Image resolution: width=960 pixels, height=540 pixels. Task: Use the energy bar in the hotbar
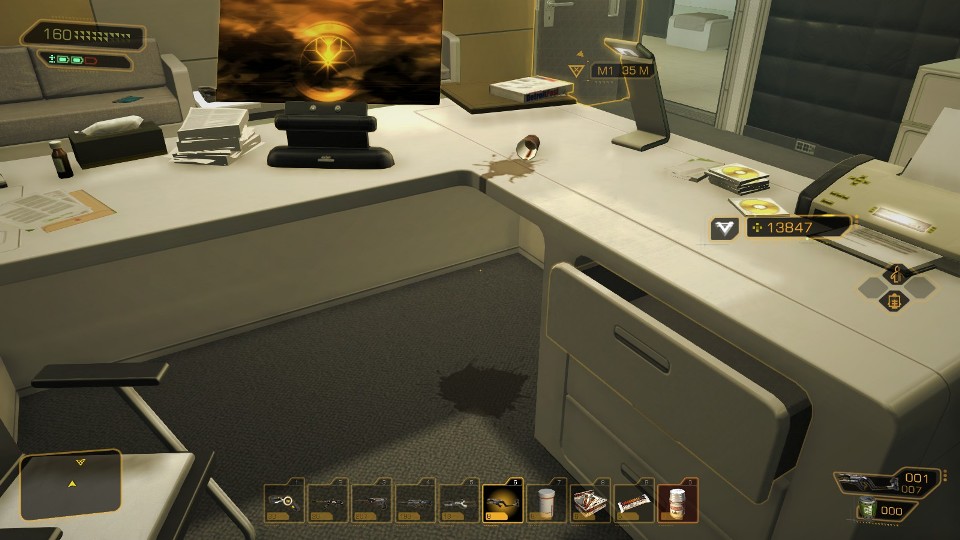(633, 502)
